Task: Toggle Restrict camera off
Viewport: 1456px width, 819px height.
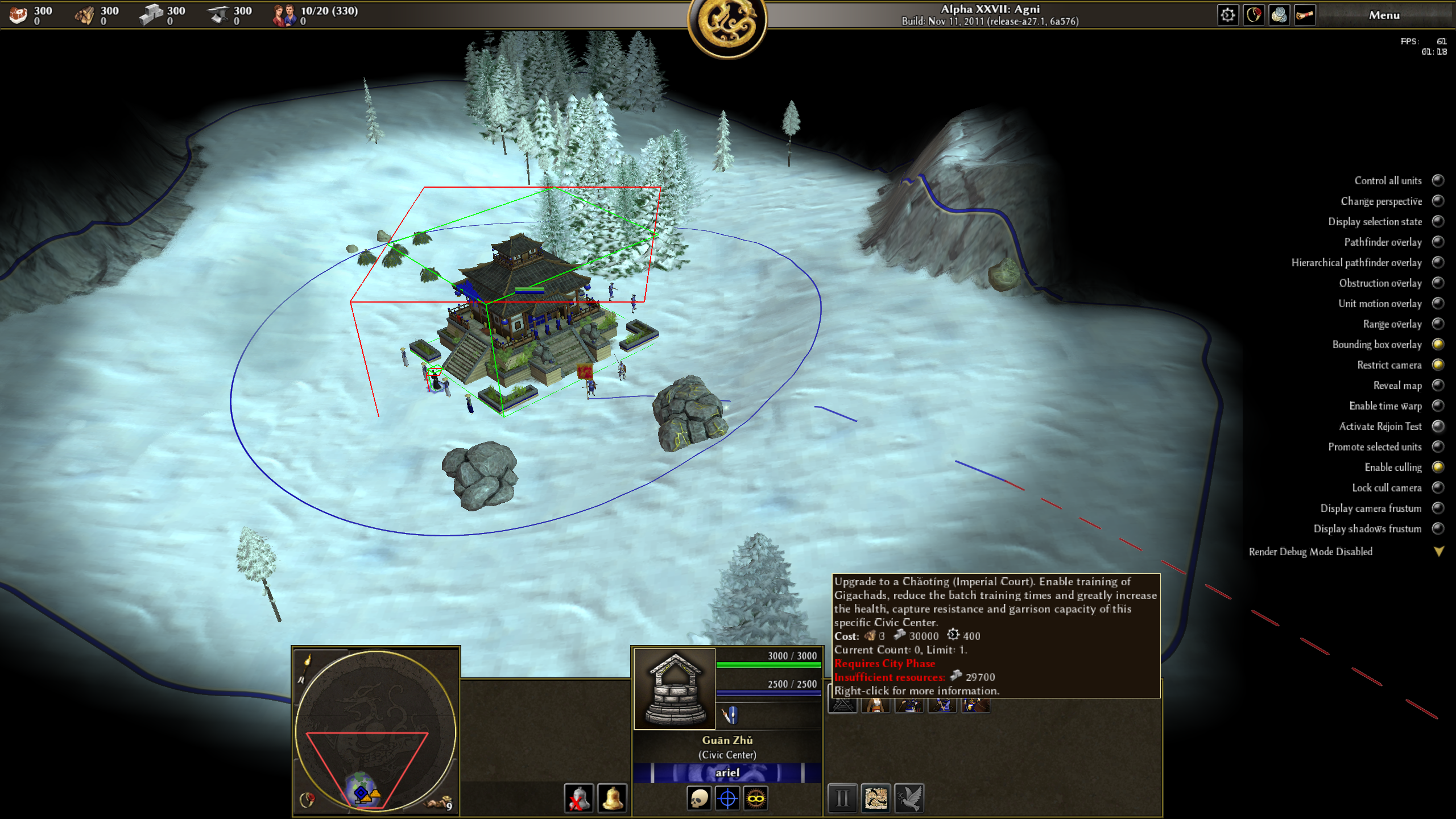Action: click(x=1438, y=365)
